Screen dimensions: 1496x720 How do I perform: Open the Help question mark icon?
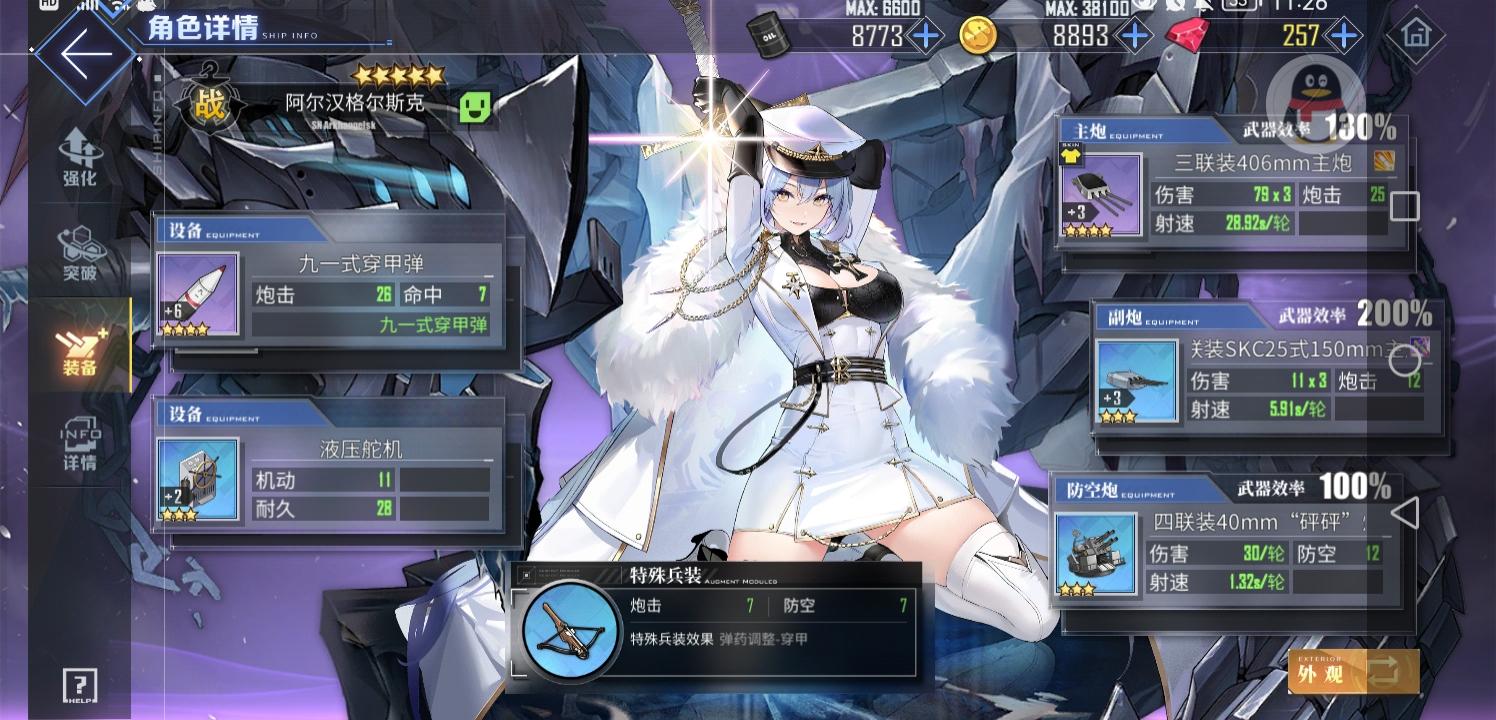click(79, 687)
